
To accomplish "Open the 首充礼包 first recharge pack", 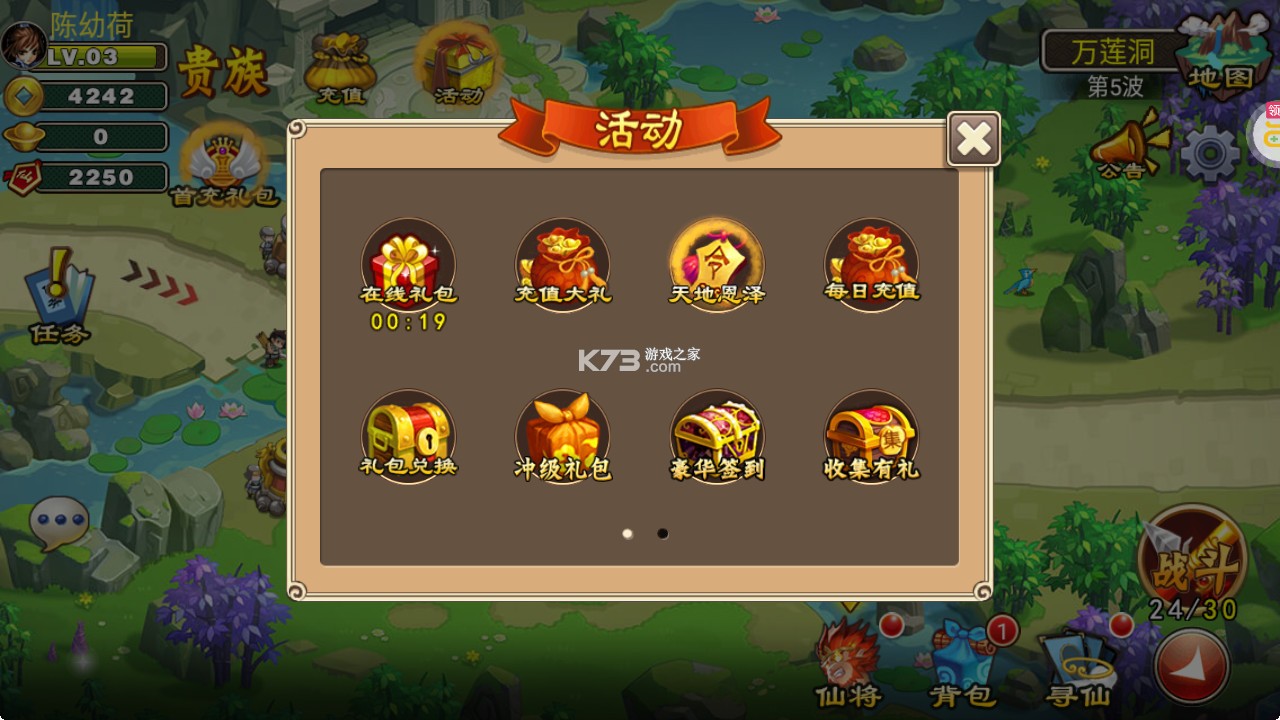I will click(x=225, y=160).
